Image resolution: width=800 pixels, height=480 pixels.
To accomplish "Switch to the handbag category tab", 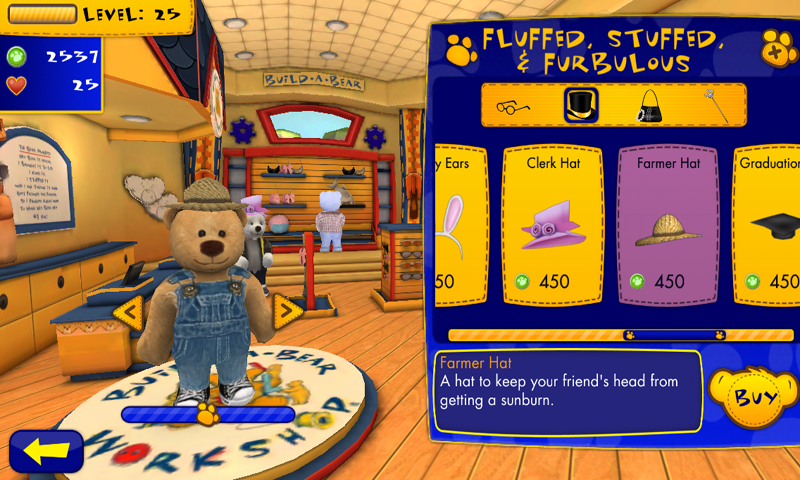I will pyautogui.click(x=646, y=105).
